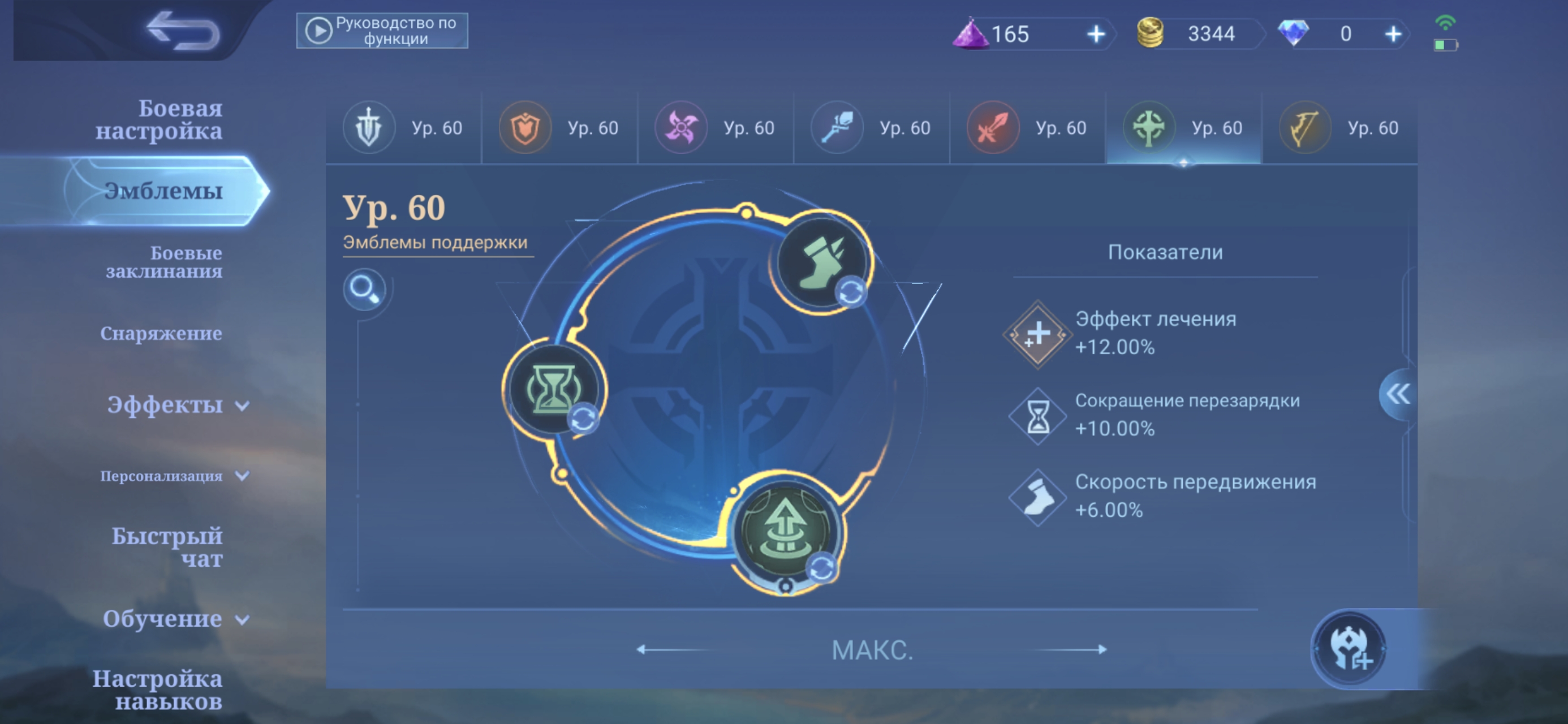
Task: Open the Руководство по функции guide
Action: pyautogui.click(x=382, y=31)
